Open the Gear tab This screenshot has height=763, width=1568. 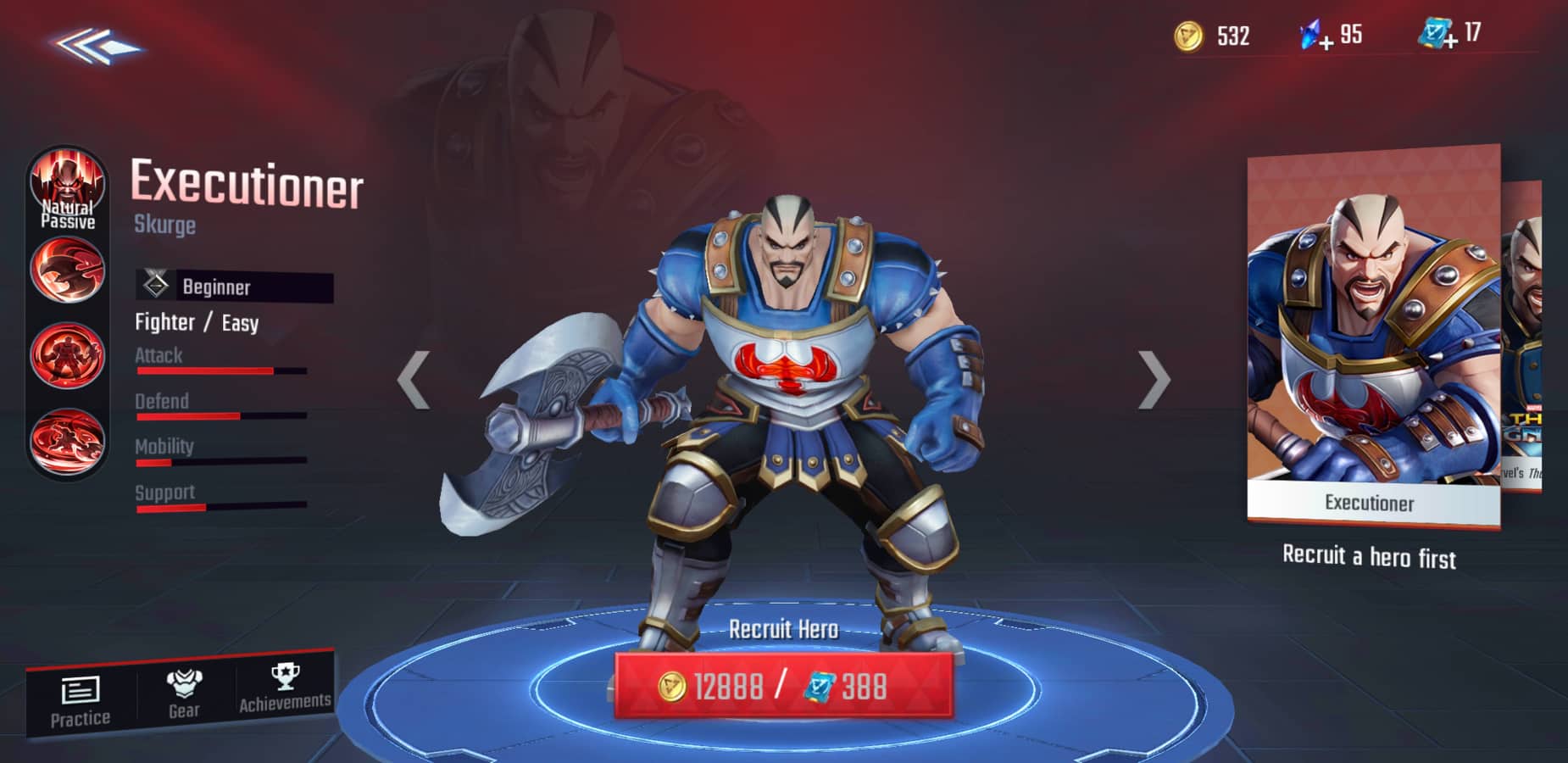(184, 694)
